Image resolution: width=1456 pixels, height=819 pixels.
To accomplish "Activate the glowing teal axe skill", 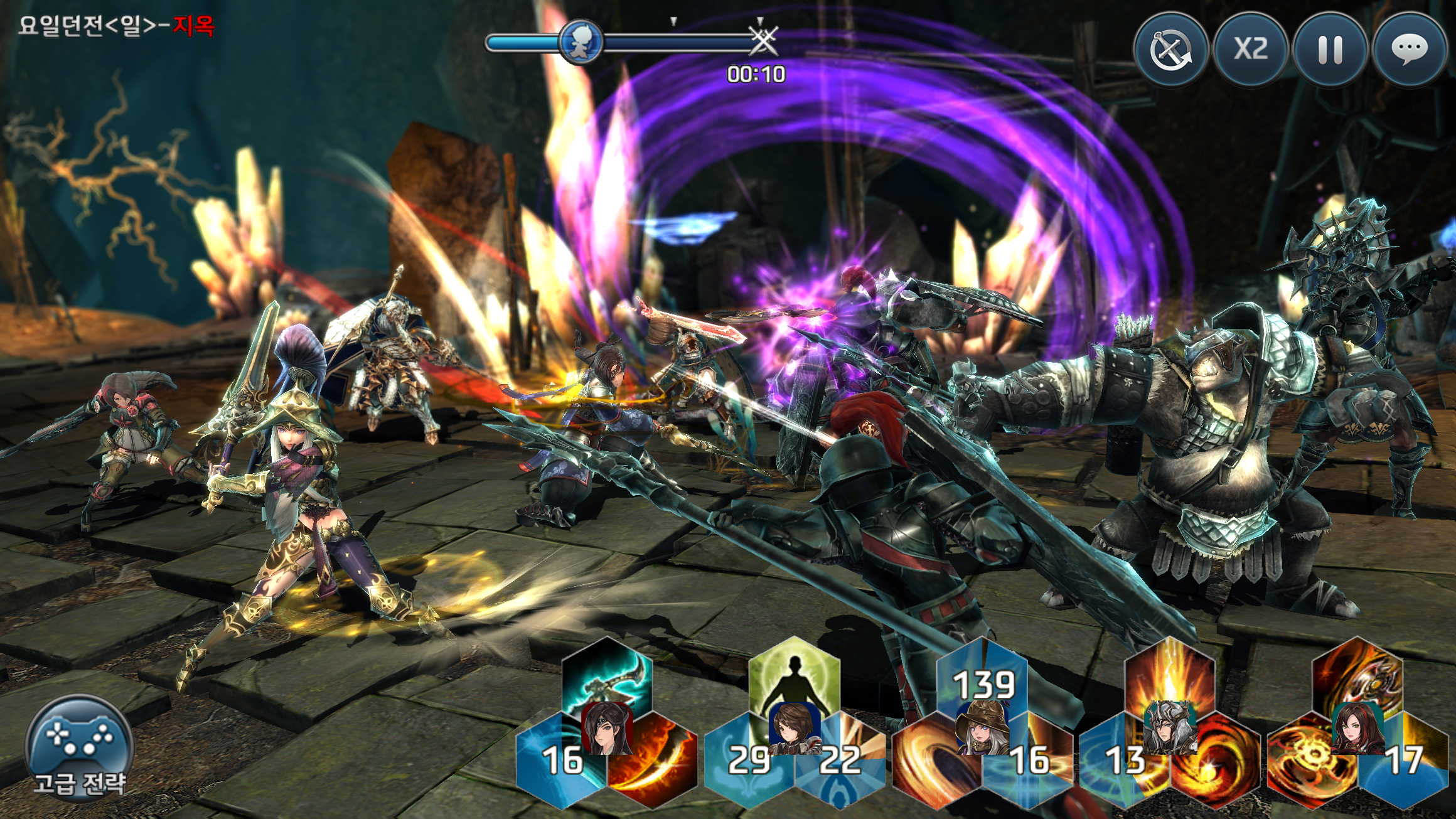I will (606, 678).
